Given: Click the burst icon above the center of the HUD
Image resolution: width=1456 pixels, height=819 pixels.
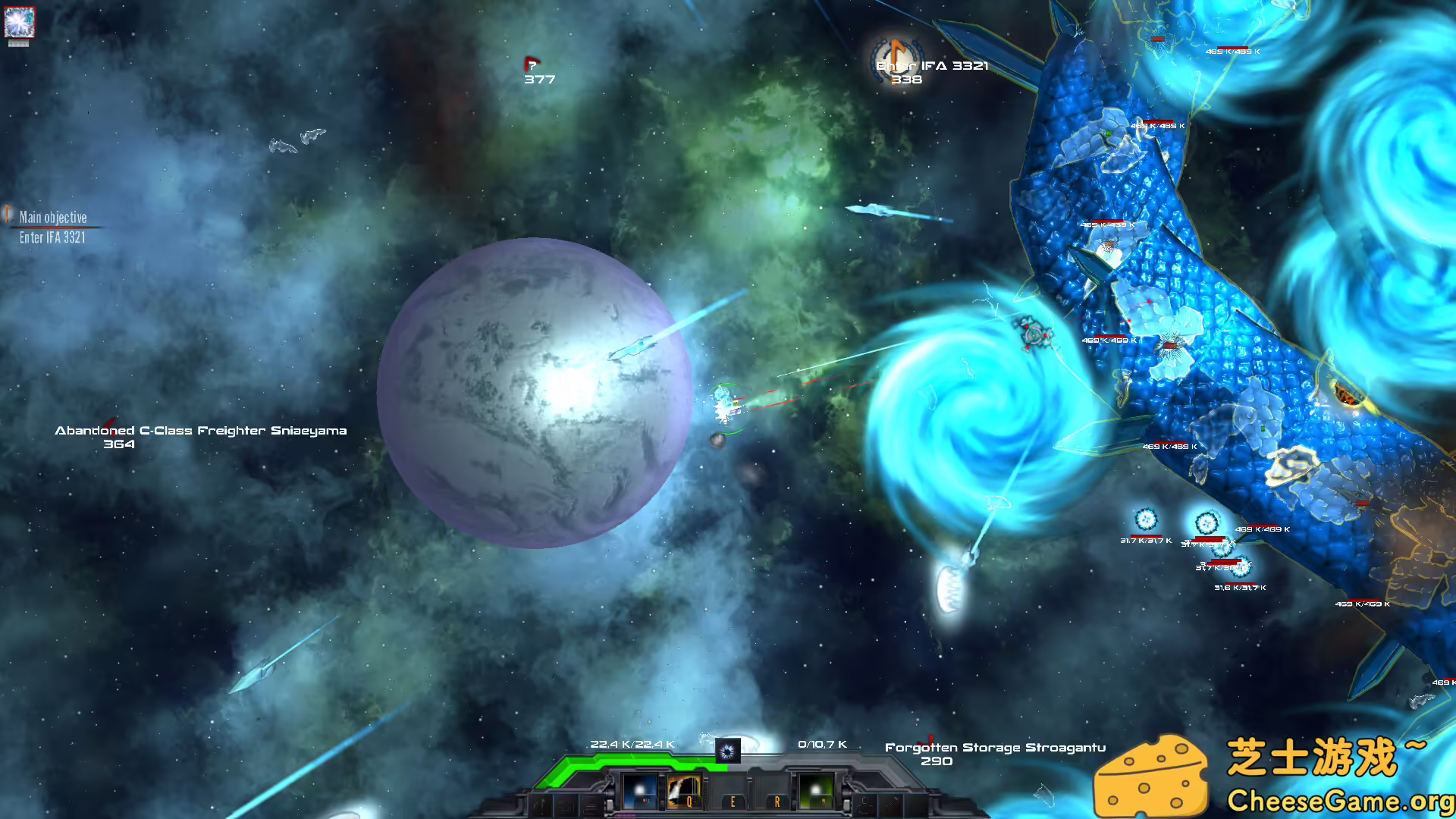Looking at the screenshot, I should [x=727, y=752].
